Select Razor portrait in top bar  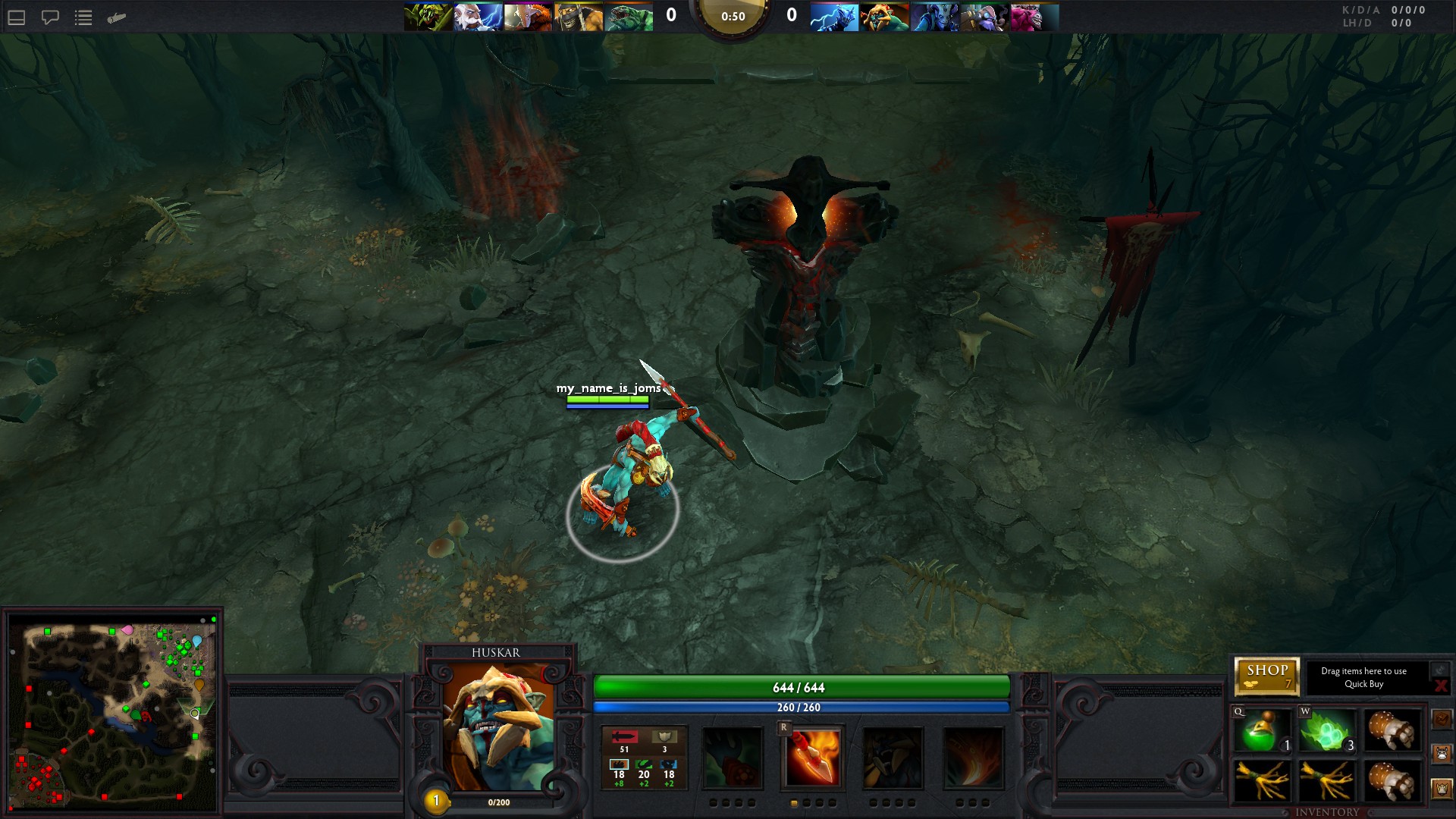pos(834,17)
